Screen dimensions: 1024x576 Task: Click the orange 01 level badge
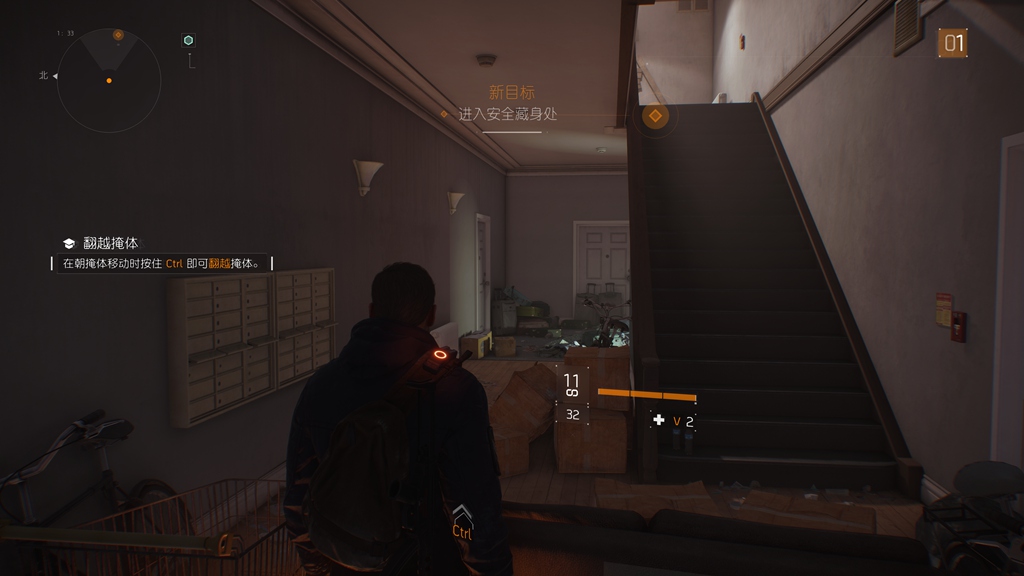tap(953, 43)
